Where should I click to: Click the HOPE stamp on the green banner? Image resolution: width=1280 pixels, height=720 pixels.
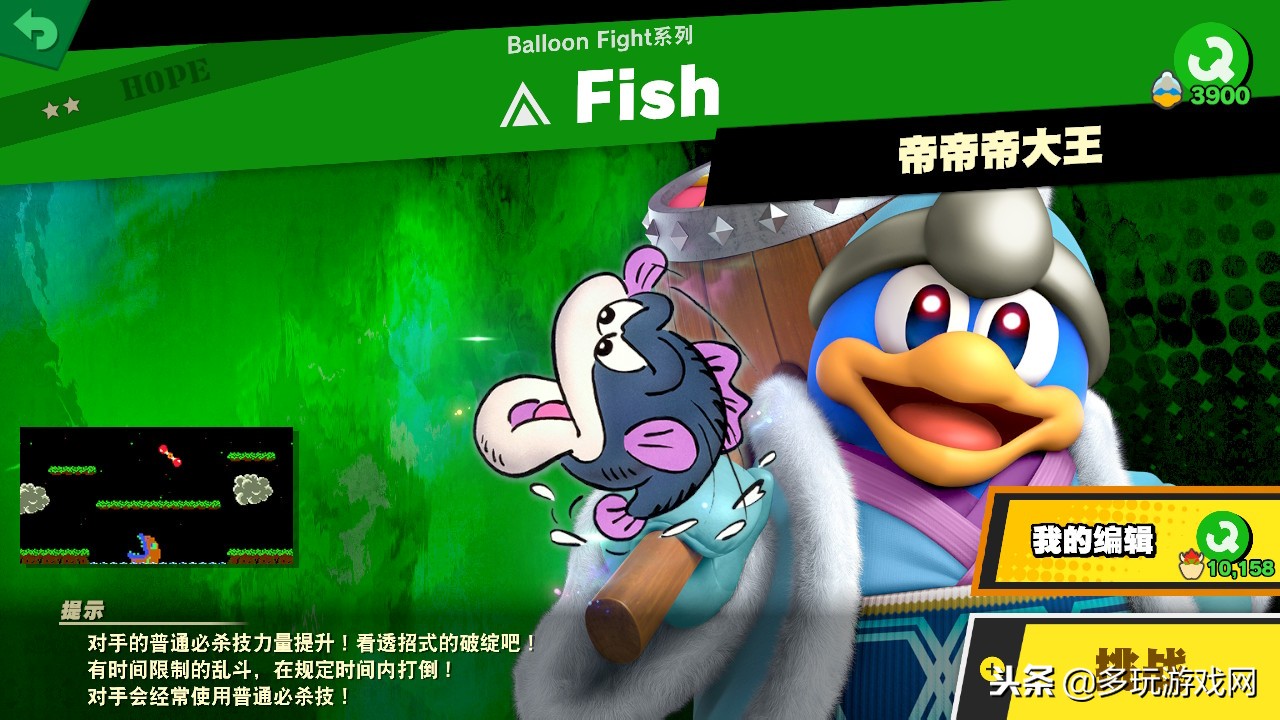(x=163, y=78)
